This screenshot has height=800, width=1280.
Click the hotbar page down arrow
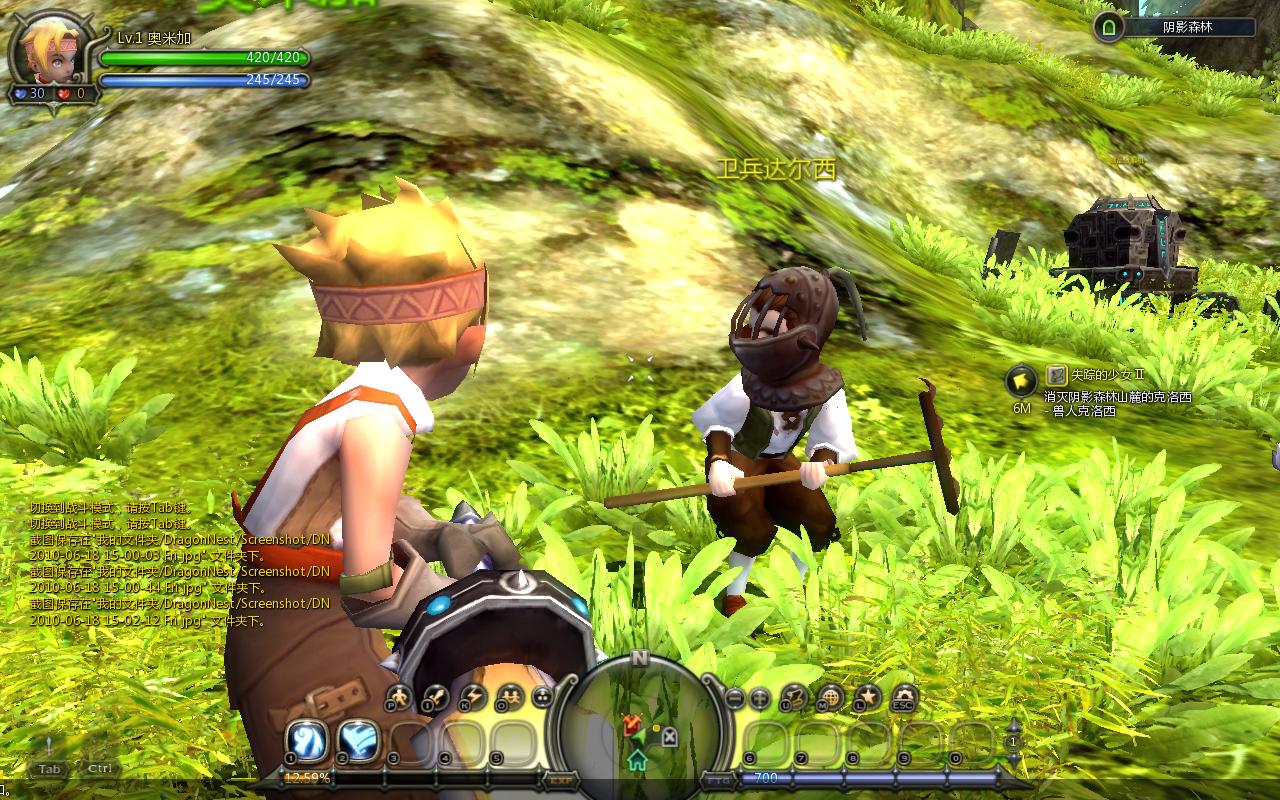point(1013,759)
